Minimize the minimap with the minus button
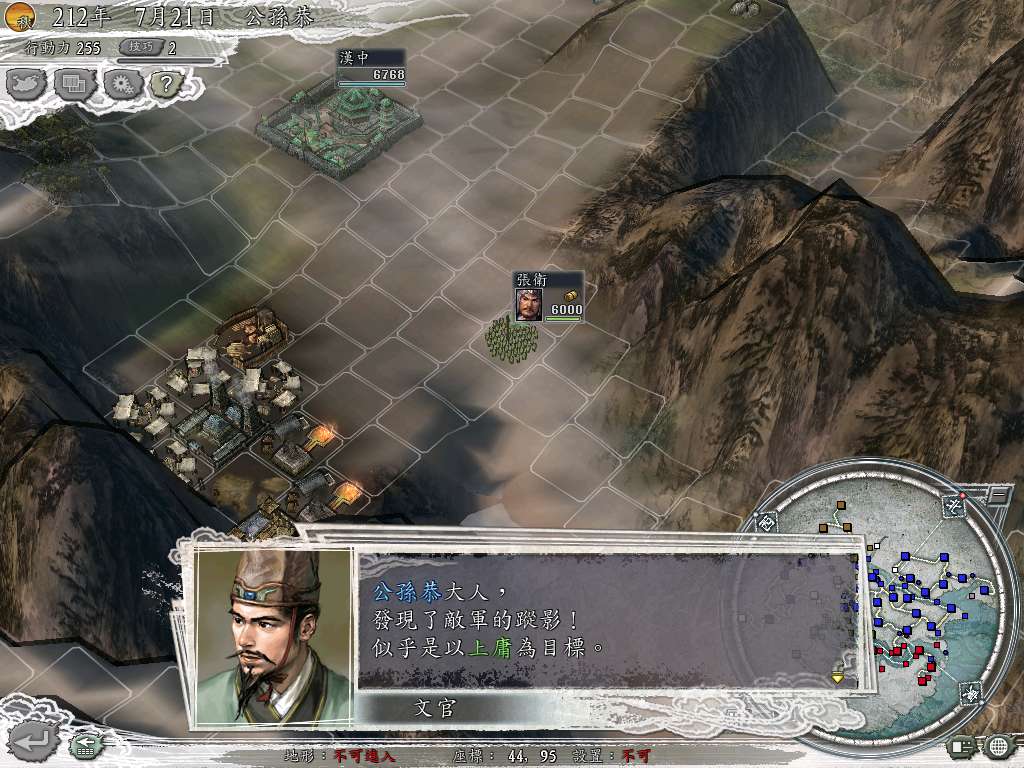This screenshot has height=768, width=1024. click(997, 495)
